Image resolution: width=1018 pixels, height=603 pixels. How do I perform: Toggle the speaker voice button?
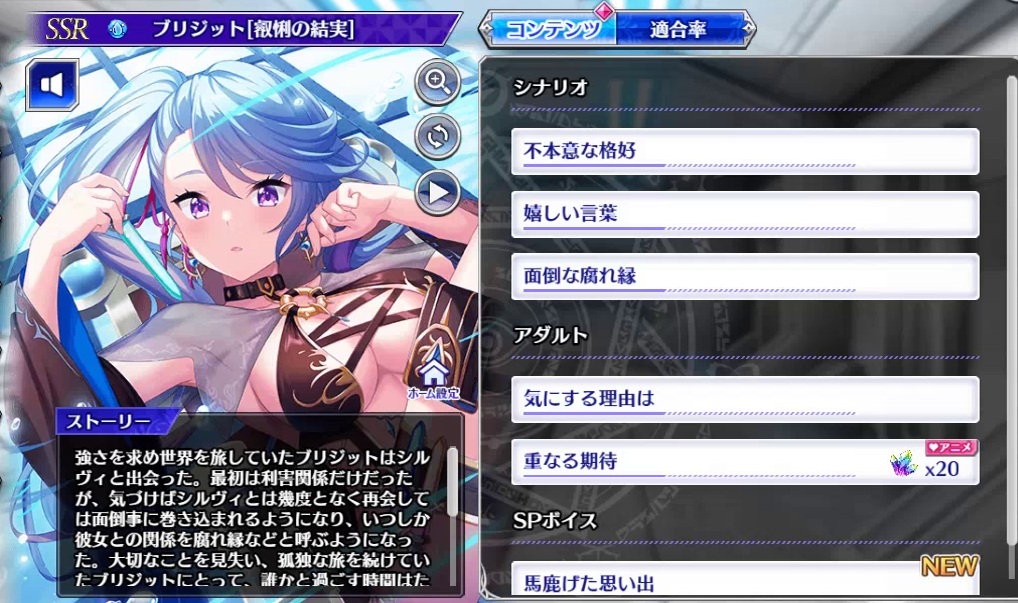[x=52, y=84]
